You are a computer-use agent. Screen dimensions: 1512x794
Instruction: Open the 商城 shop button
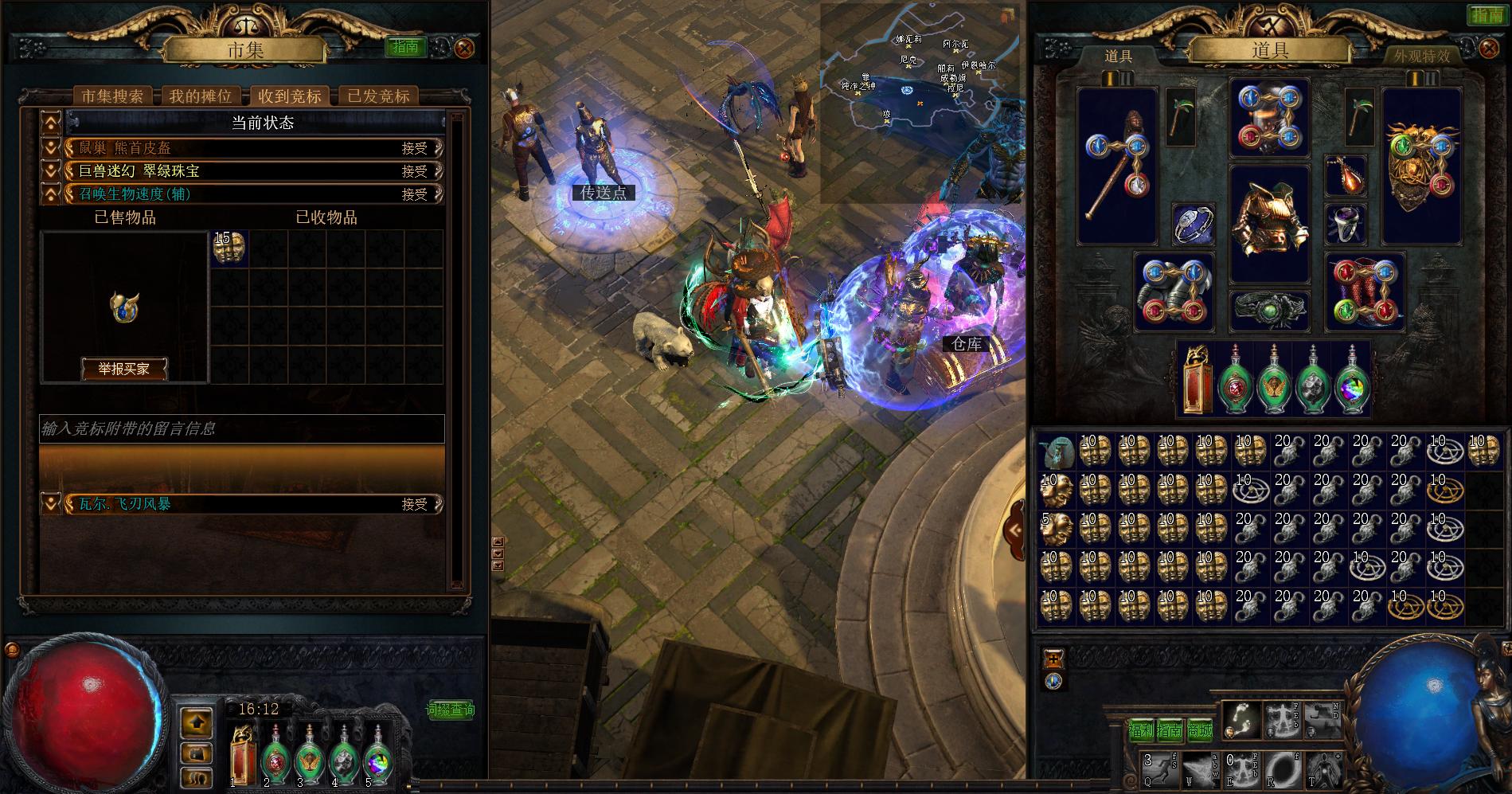[1200, 730]
